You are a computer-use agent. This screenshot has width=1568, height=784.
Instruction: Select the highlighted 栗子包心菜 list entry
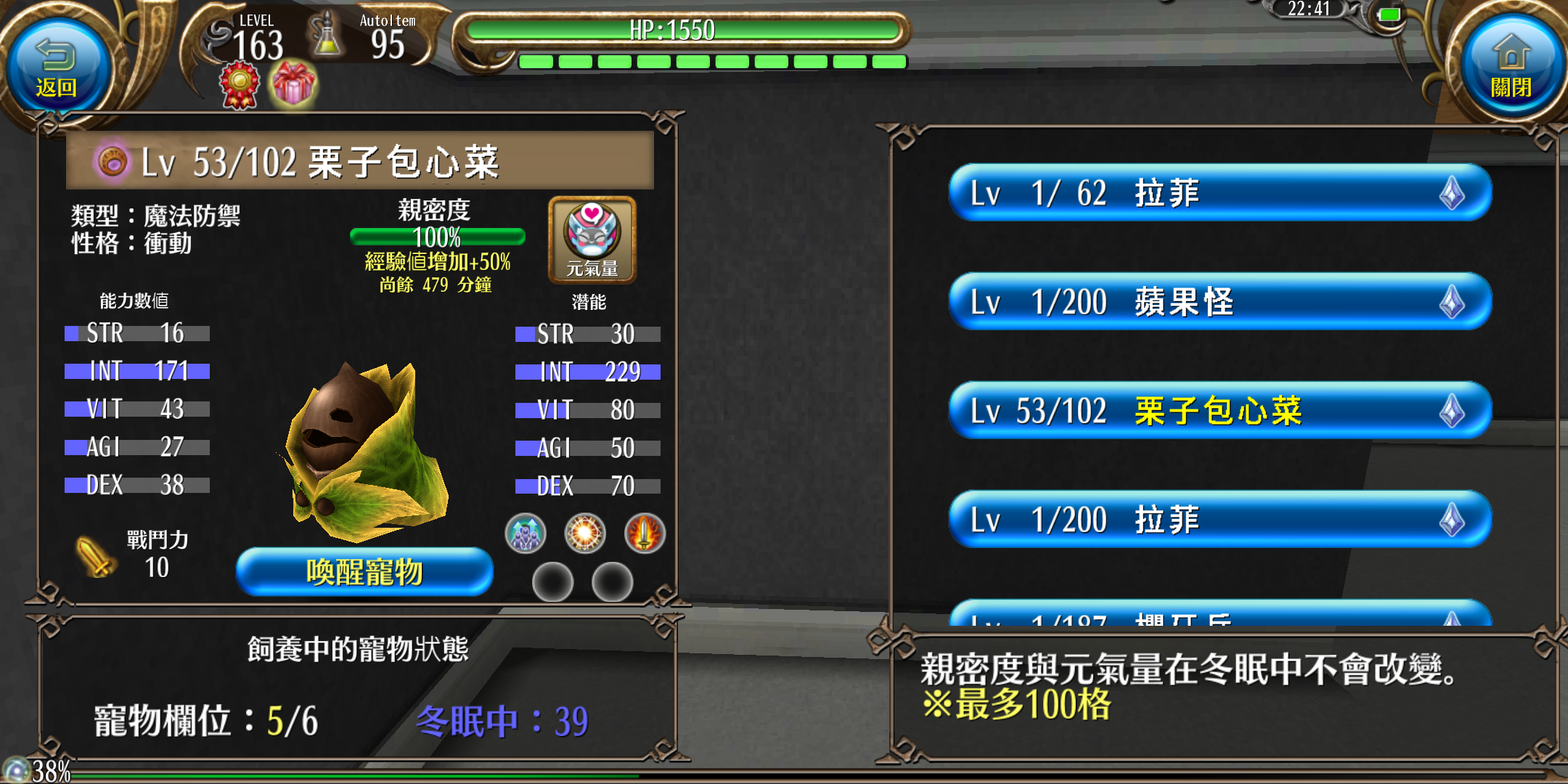click(1220, 411)
